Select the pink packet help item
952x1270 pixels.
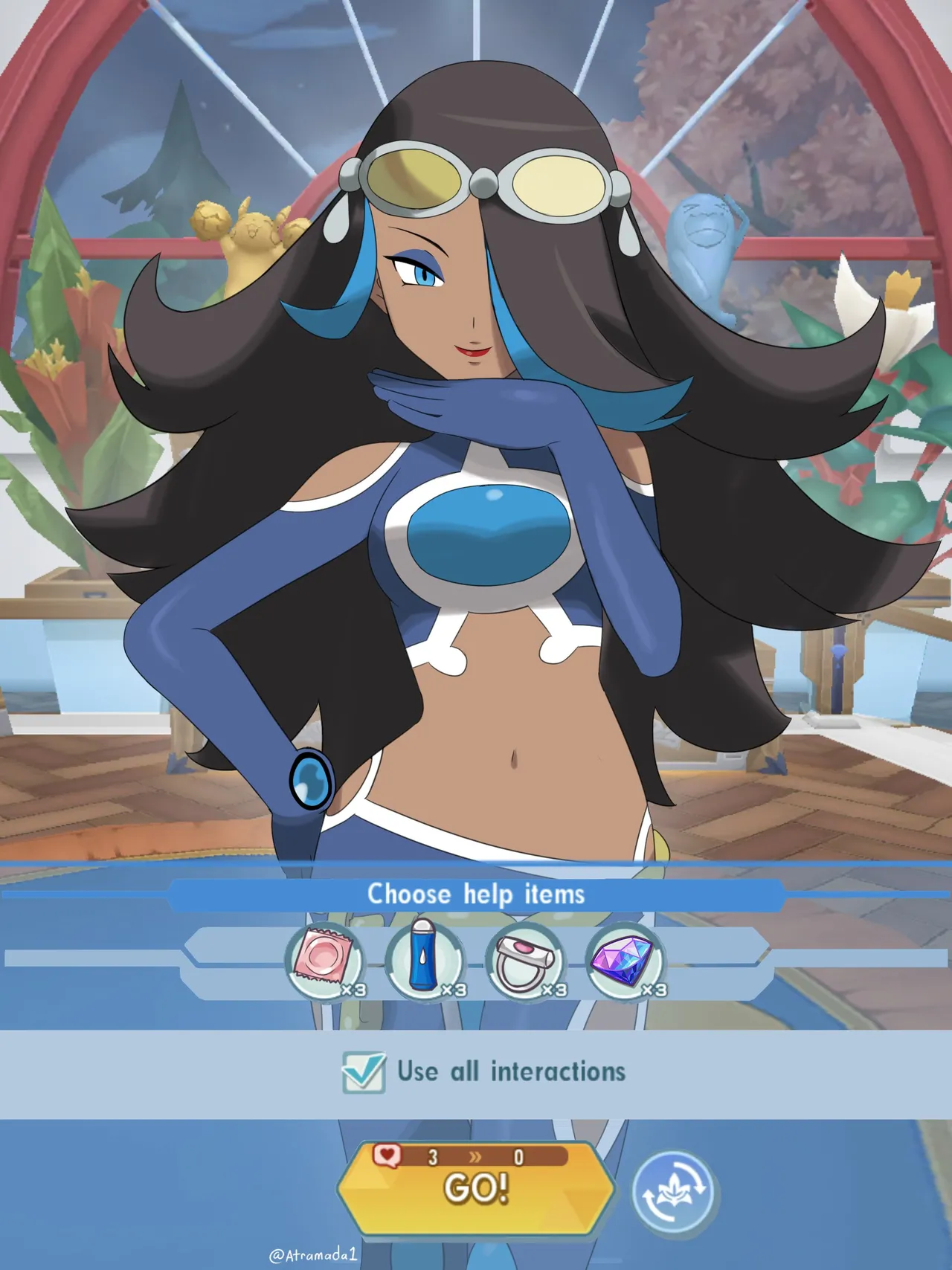[x=325, y=961]
